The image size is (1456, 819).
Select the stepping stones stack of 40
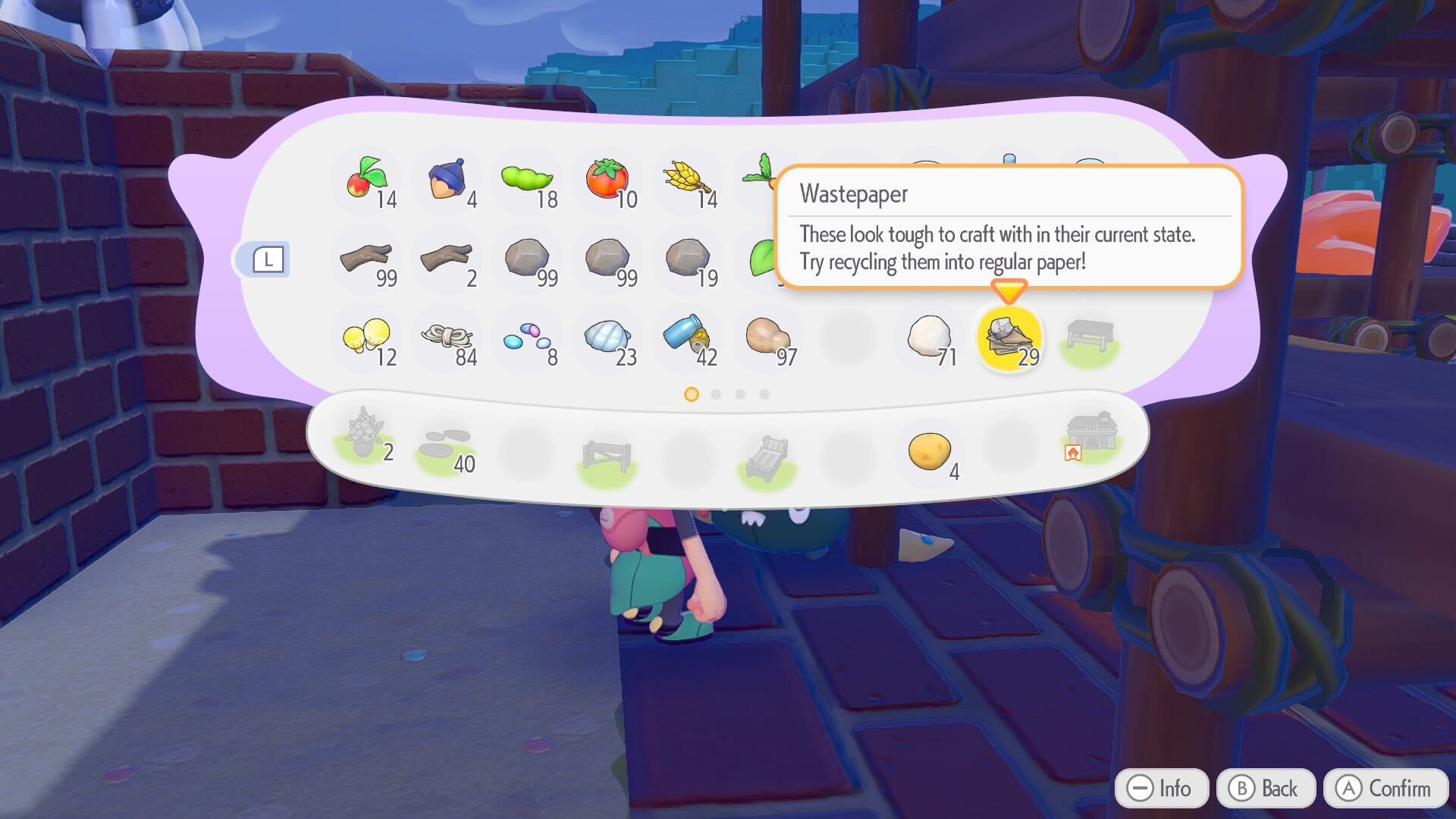(x=447, y=447)
